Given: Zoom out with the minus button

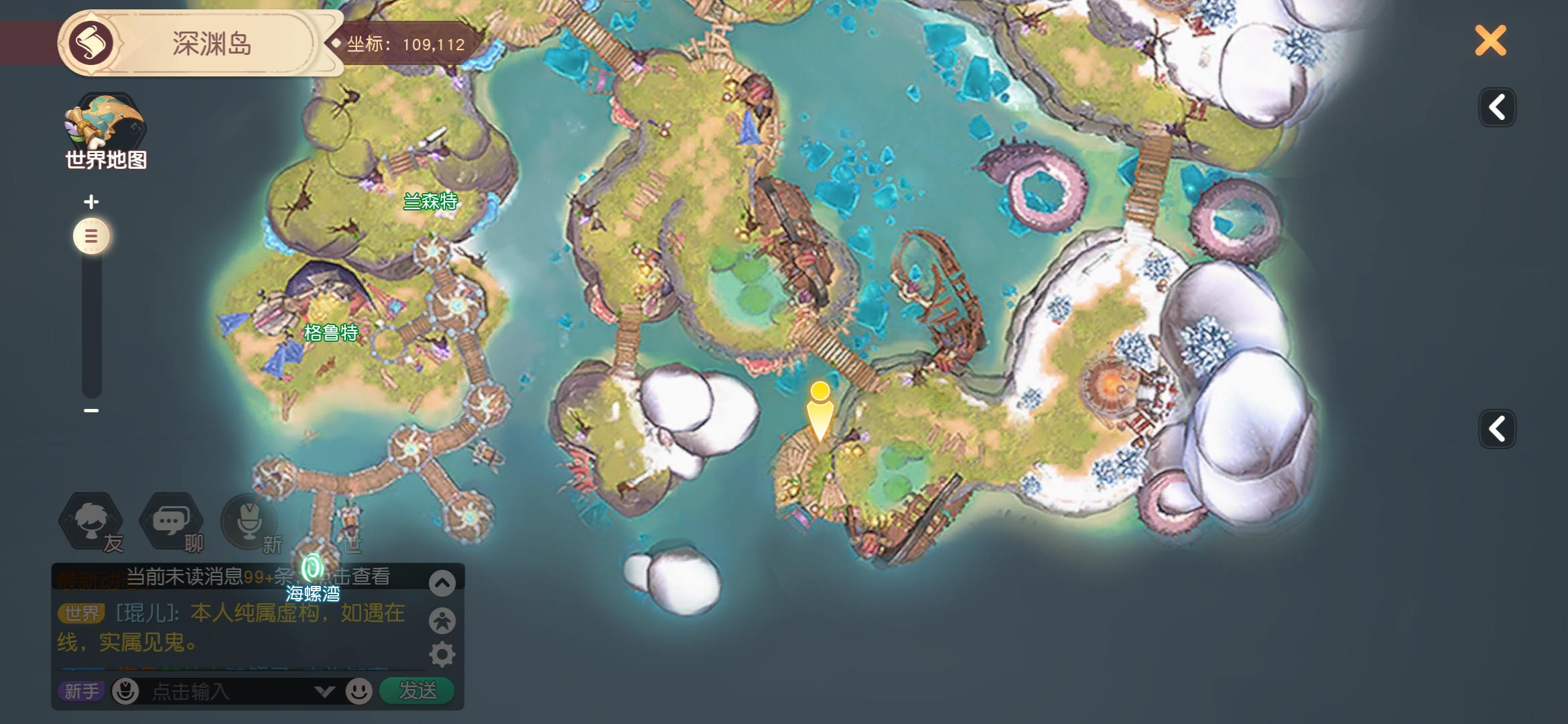Looking at the screenshot, I should click(91, 410).
